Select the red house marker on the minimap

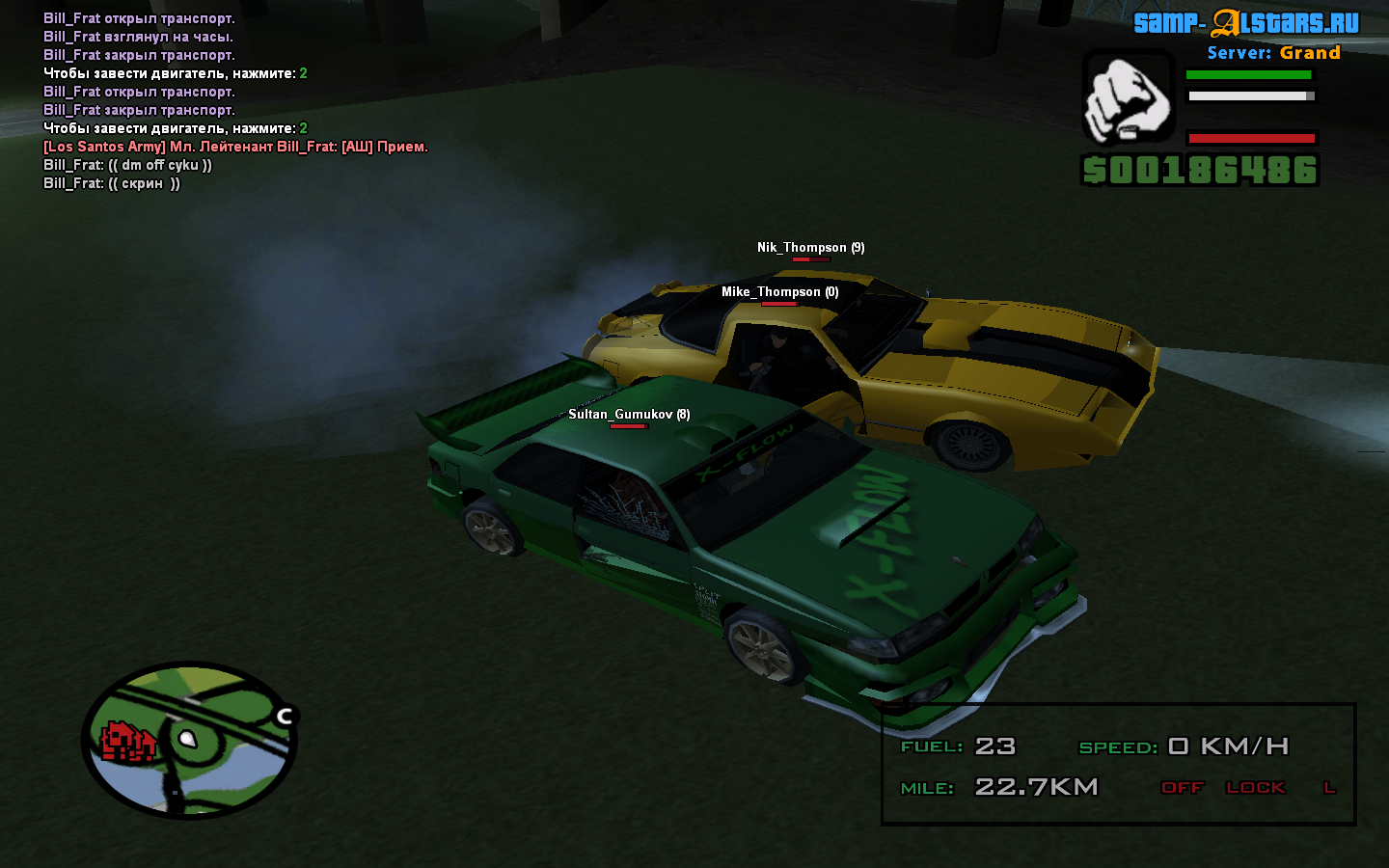click(x=128, y=742)
